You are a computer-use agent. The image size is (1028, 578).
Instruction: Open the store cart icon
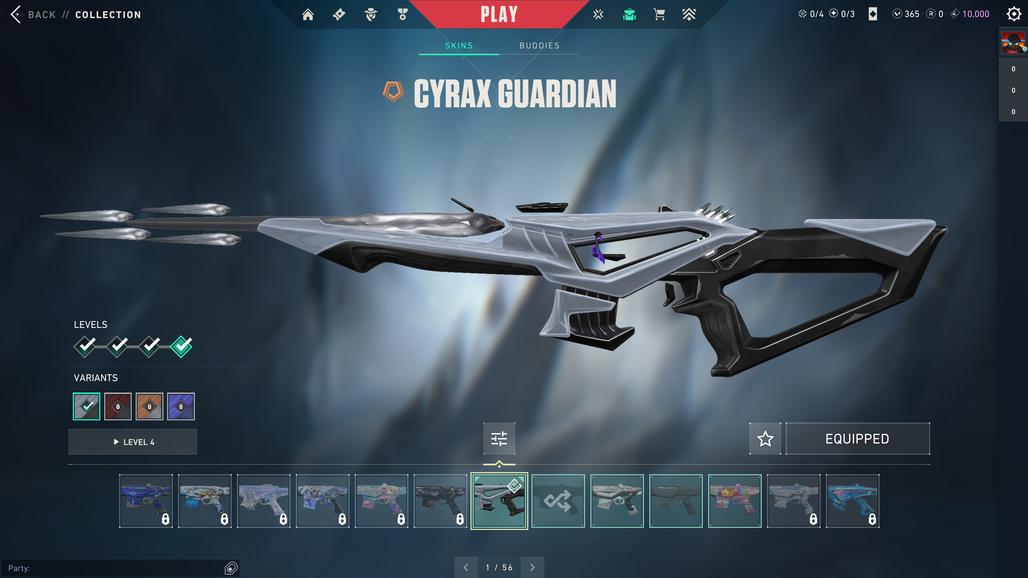click(x=659, y=15)
